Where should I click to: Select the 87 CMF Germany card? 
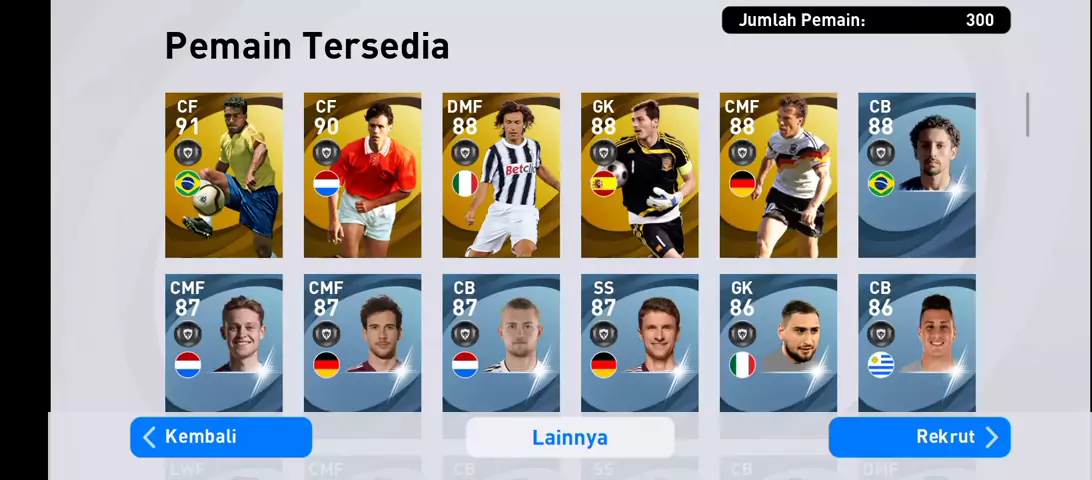[x=362, y=342]
